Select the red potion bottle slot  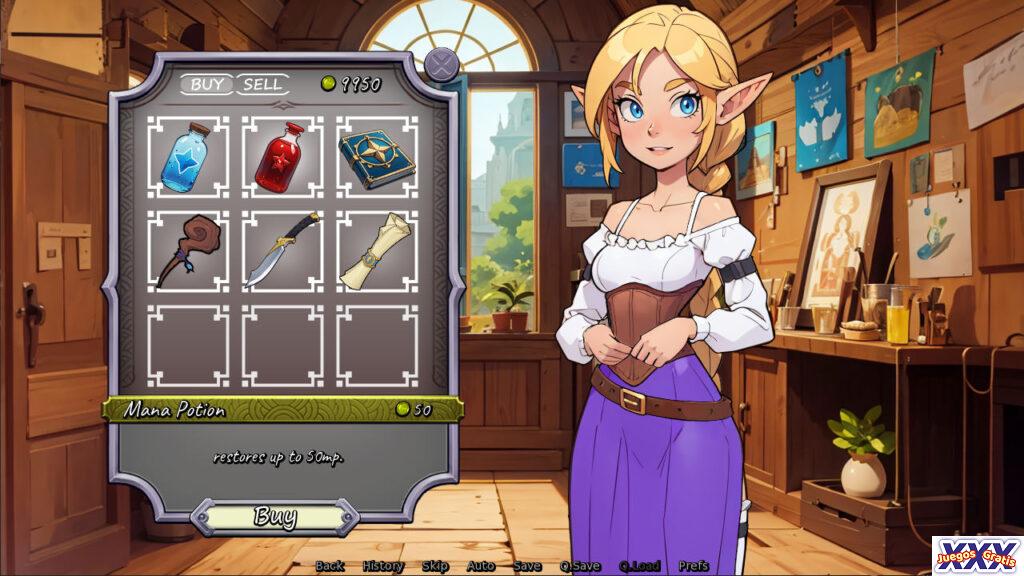pyautogui.click(x=282, y=157)
